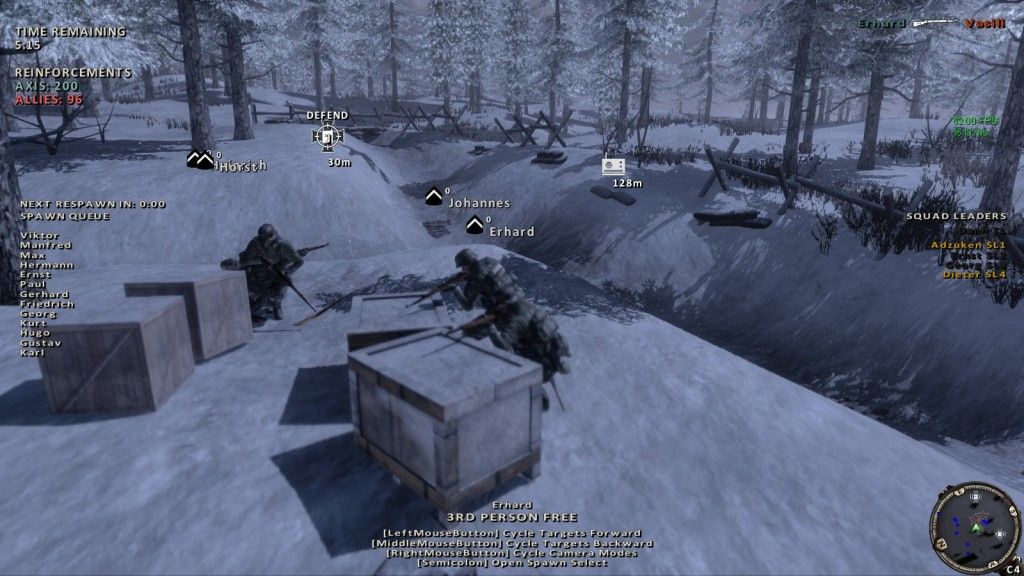
Task: Choose squad leader Dieter SL4
Action: [x=974, y=273]
